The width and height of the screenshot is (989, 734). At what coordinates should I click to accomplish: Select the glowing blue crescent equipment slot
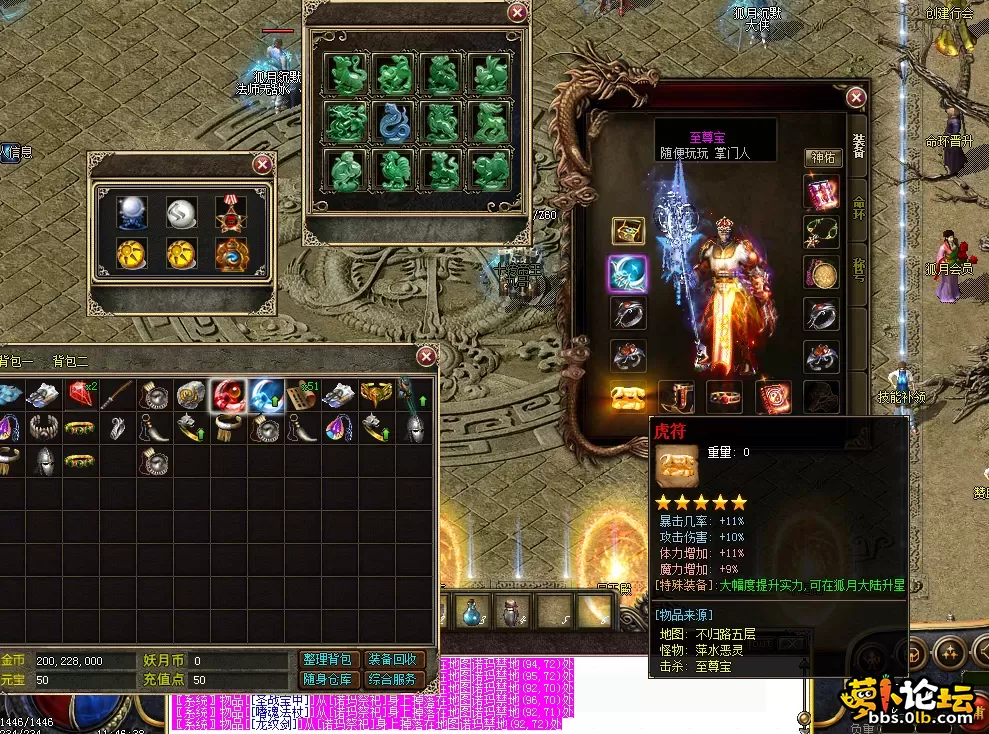pyautogui.click(x=628, y=273)
